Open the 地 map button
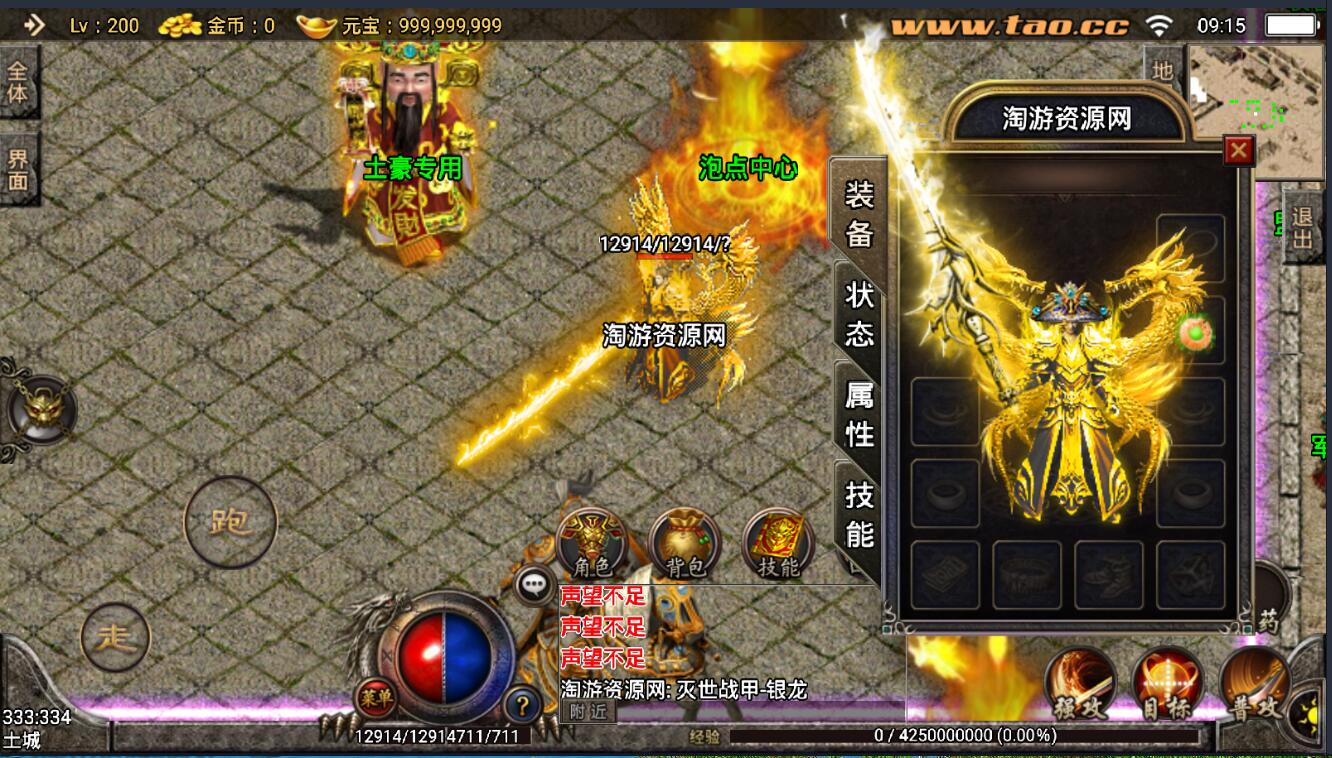 tap(1162, 70)
